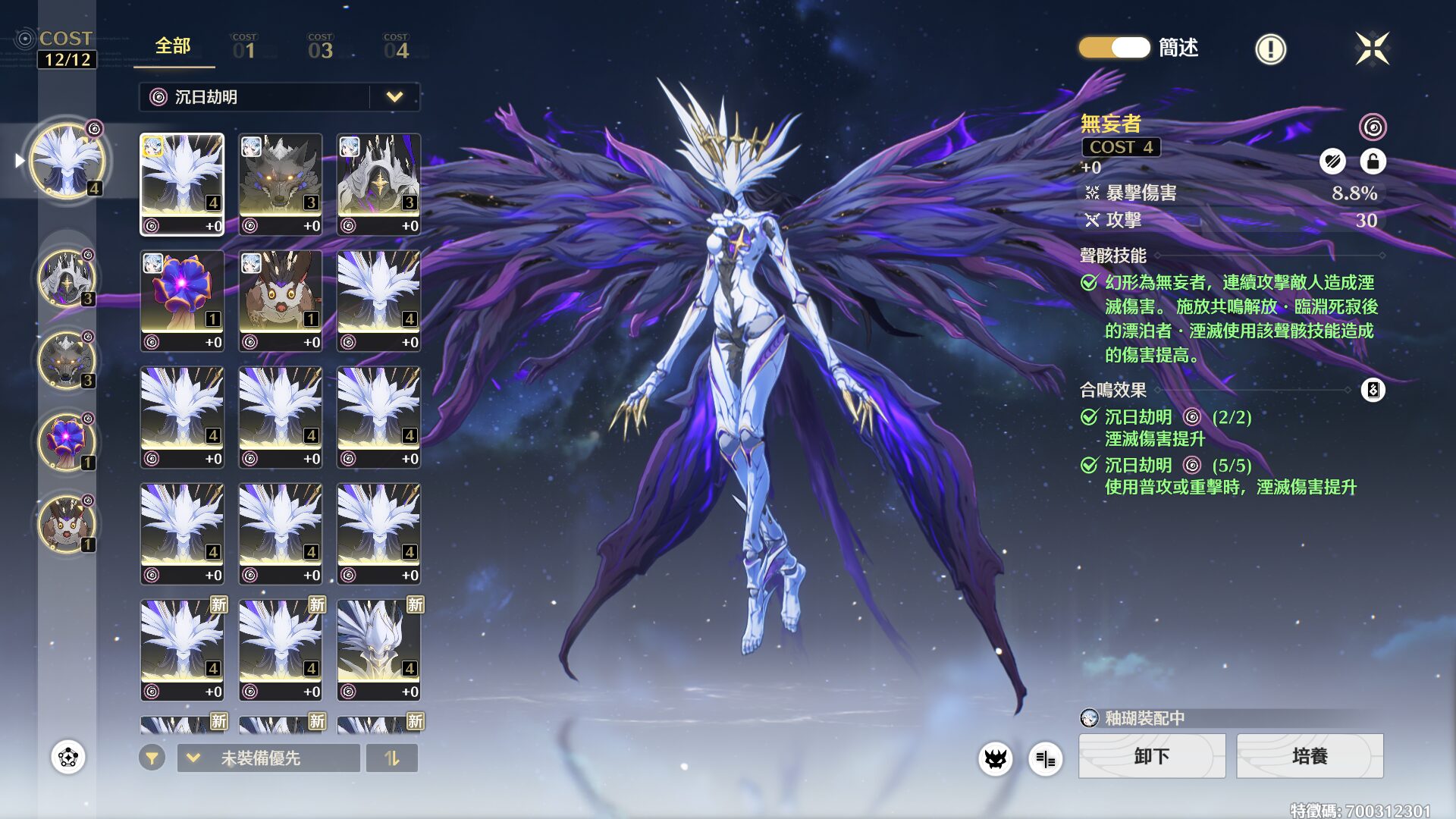Select the wolf echo in the grid
The width and height of the screenshot is (1456, 819).
(x=281, y=184)
